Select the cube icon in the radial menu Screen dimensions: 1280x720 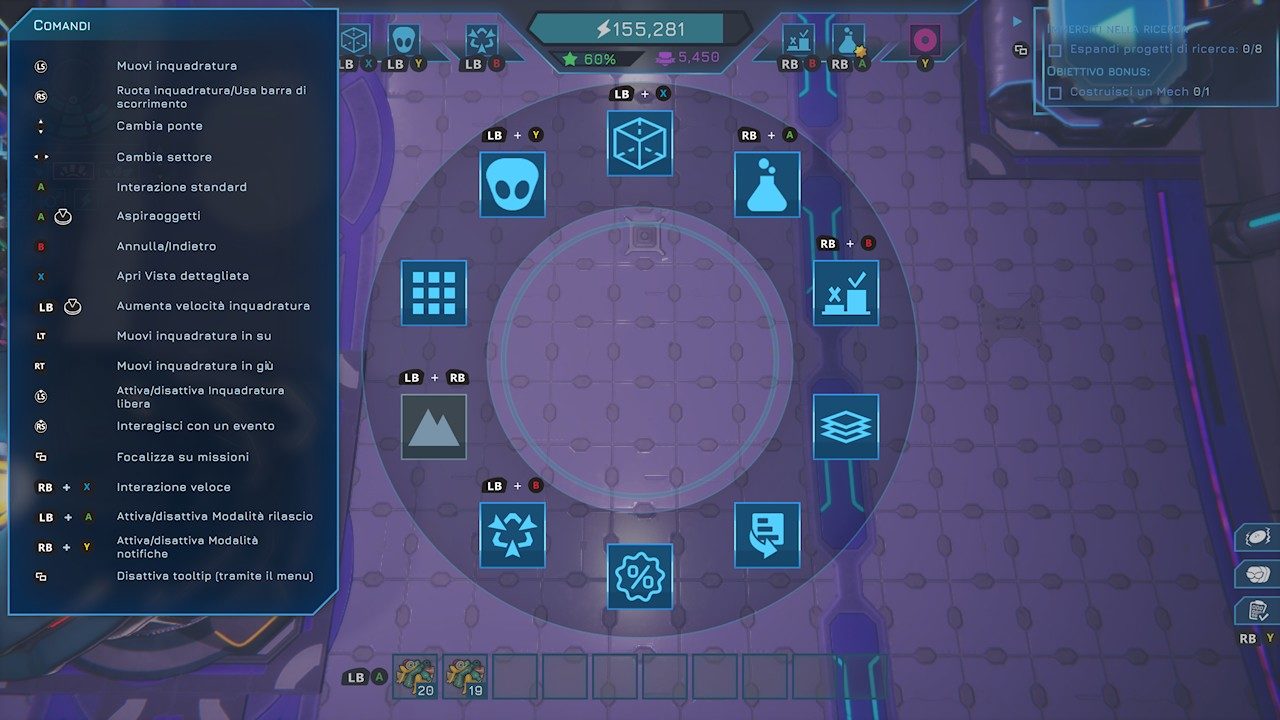(640, 143)
